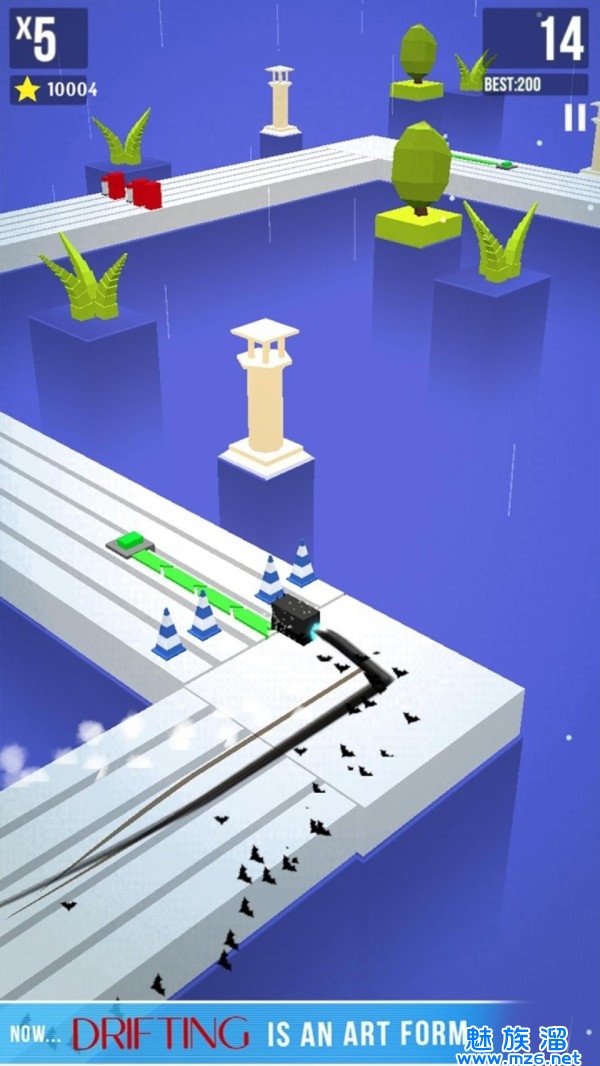Pause the game with the pause icon
Viewport: 600px width, 1066px height.
(x=574, y=118)
